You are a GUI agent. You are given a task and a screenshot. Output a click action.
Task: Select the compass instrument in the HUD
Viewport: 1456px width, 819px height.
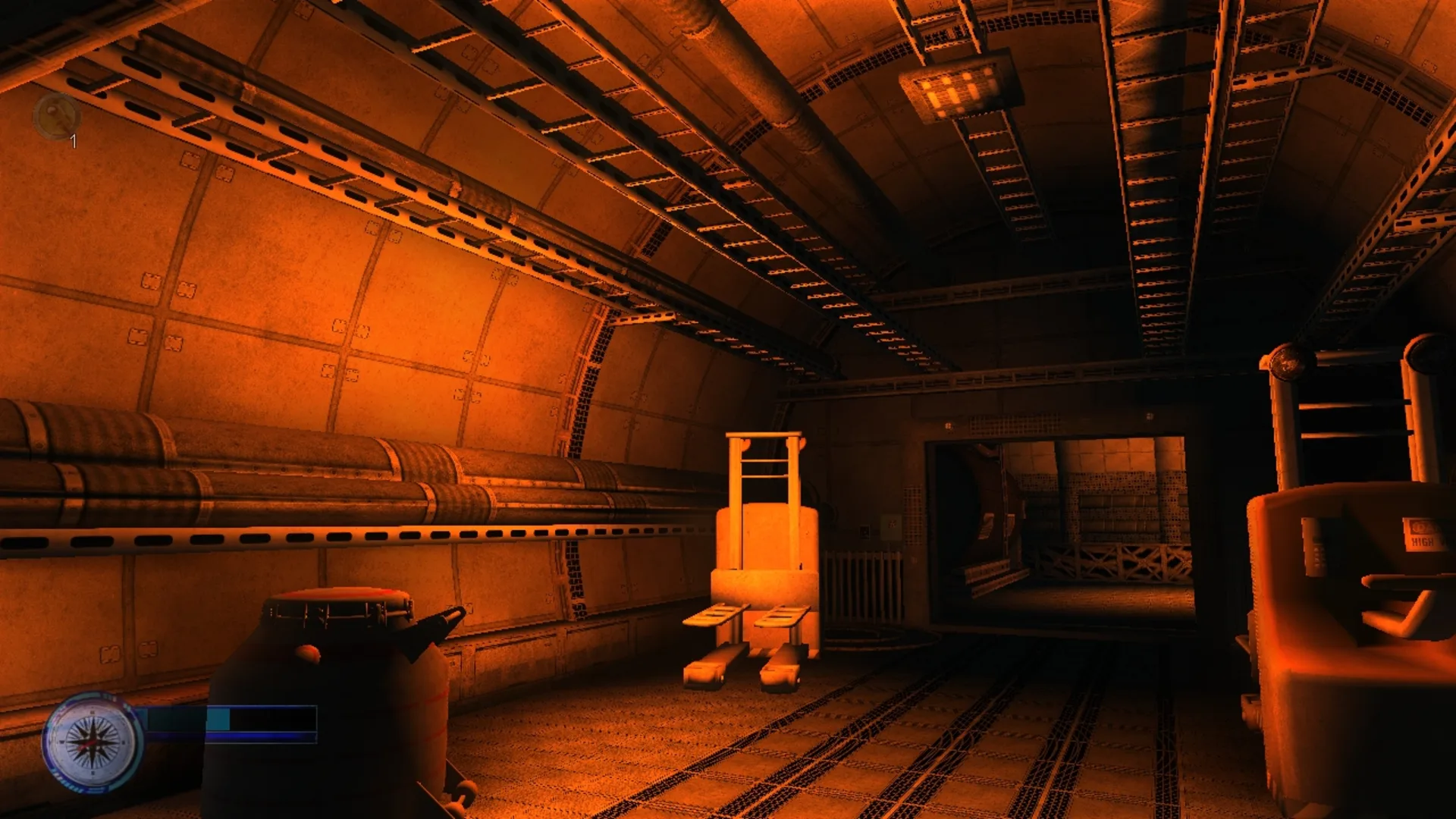[x=93, y=744]
